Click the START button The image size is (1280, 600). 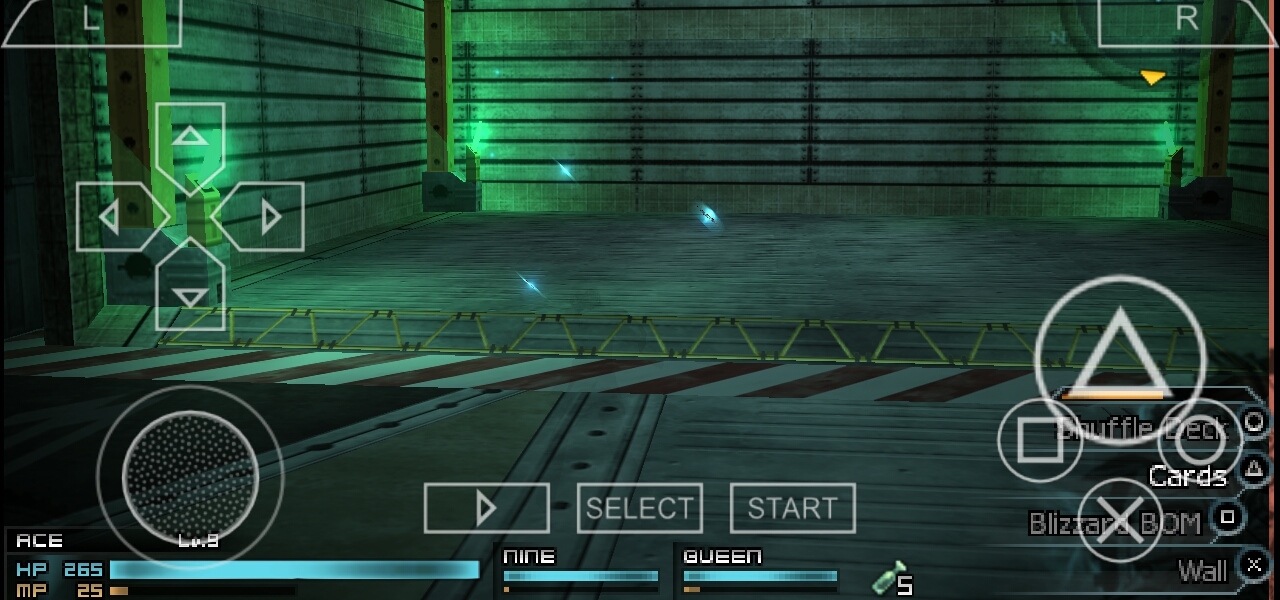[x=792, y=508]
